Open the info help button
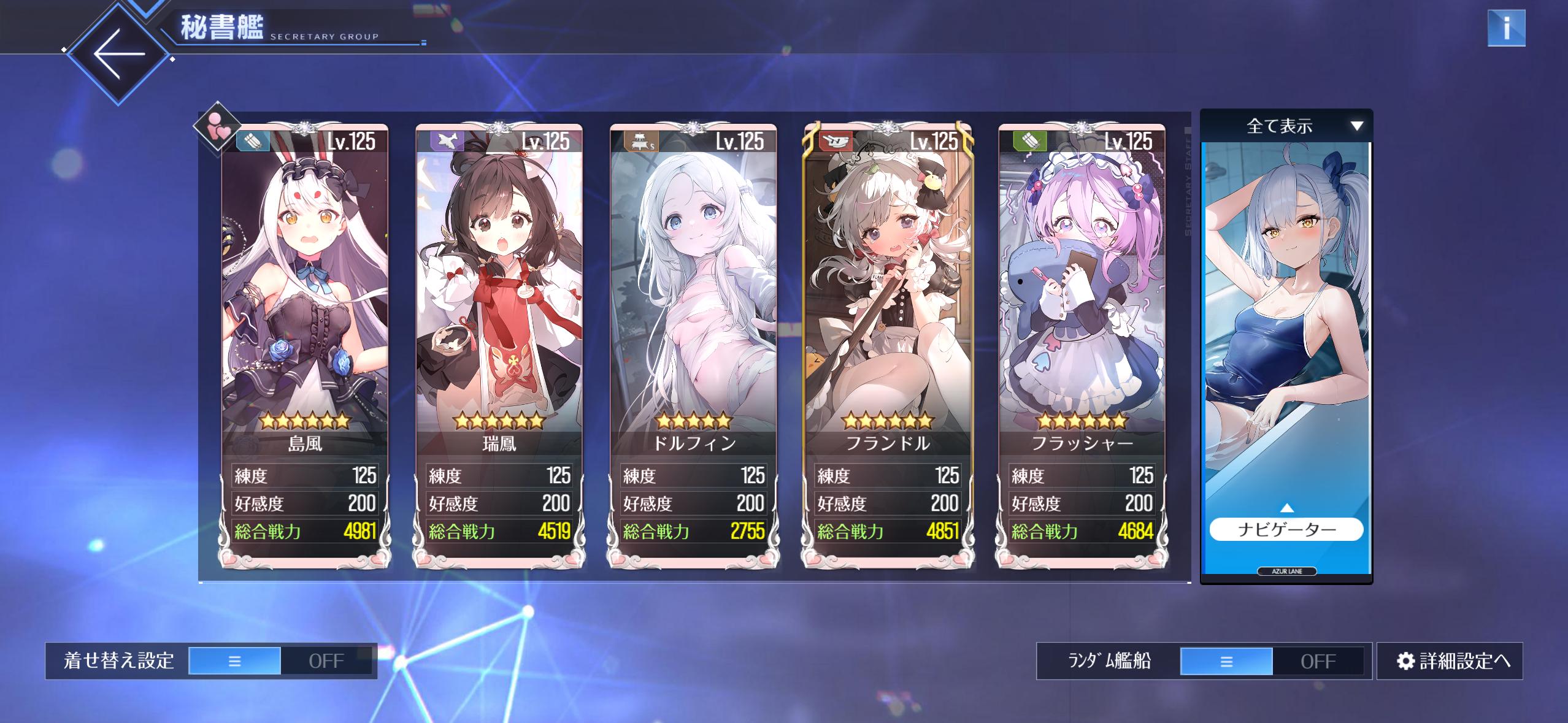The height and width of the screenshot is (723, 1568). (1506, 28)
